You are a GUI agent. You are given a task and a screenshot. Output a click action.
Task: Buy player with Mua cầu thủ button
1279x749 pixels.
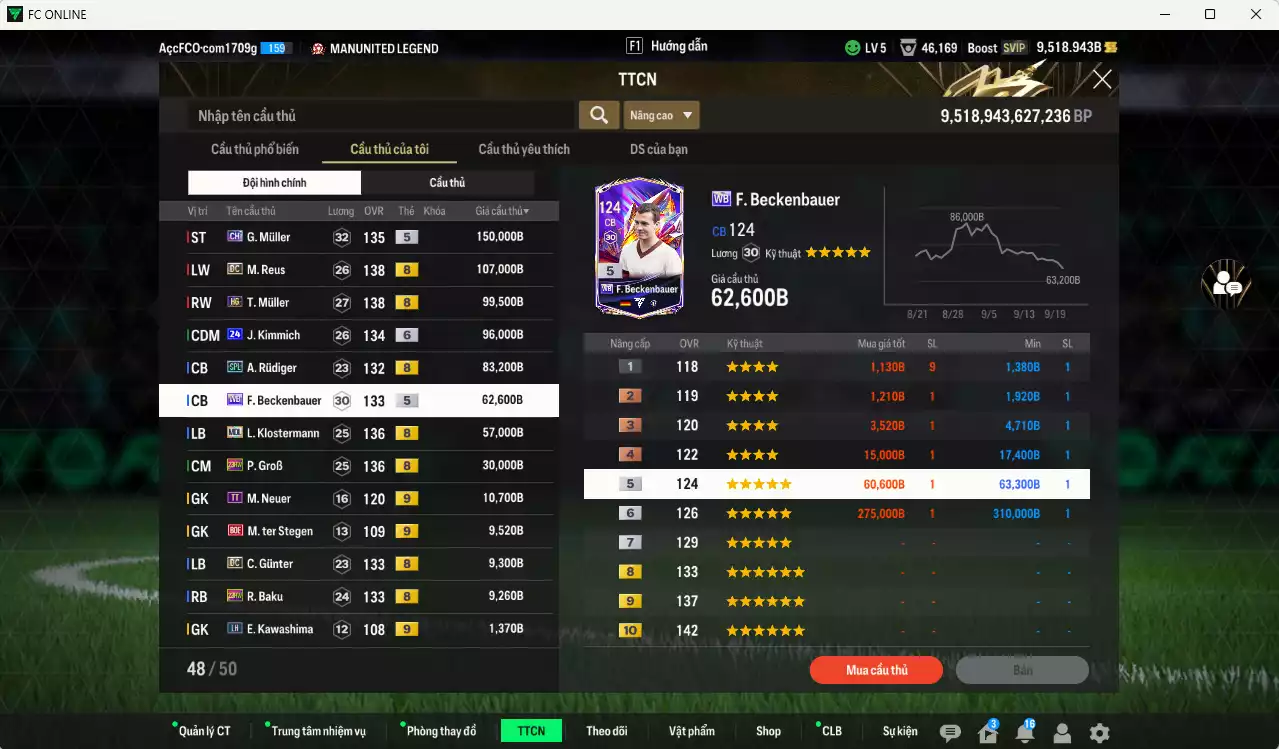(x=876, y=670)
